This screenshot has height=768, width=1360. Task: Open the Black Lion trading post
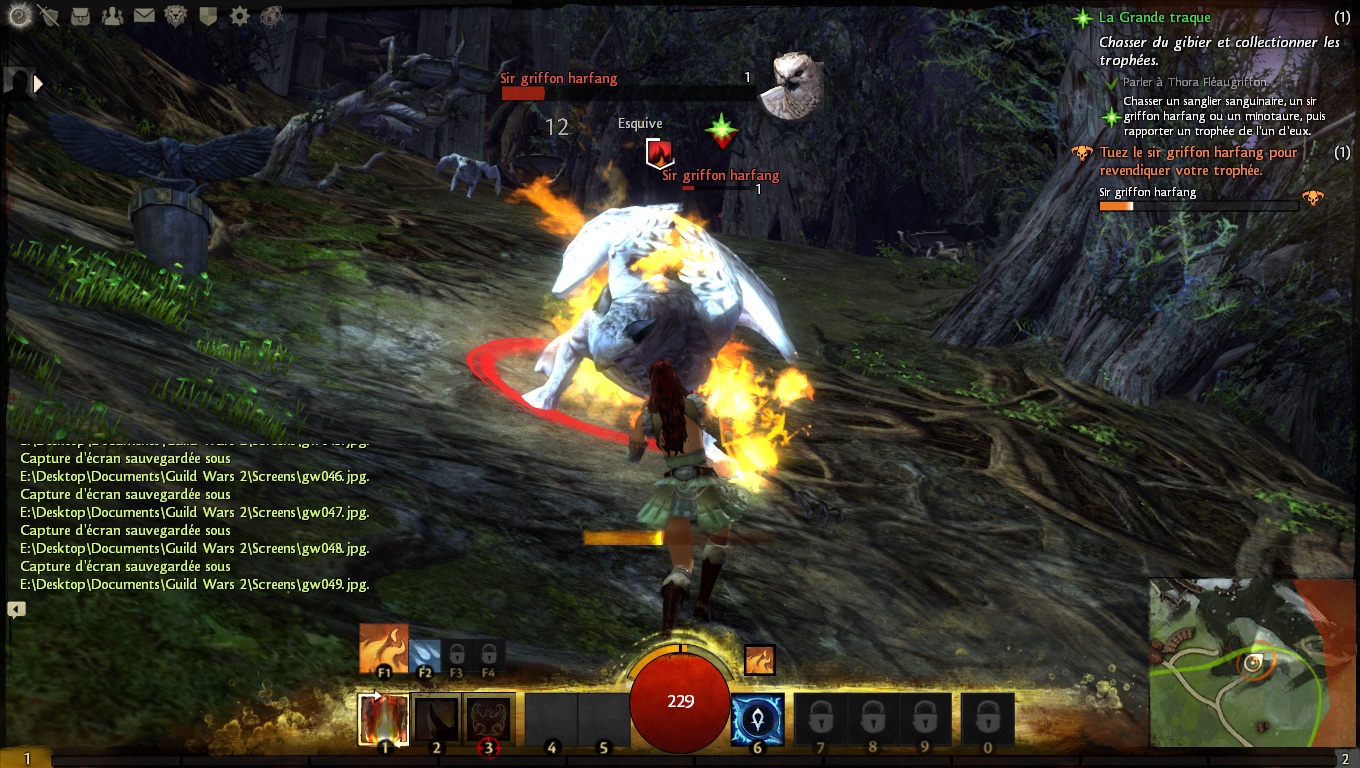coord(176,15)
